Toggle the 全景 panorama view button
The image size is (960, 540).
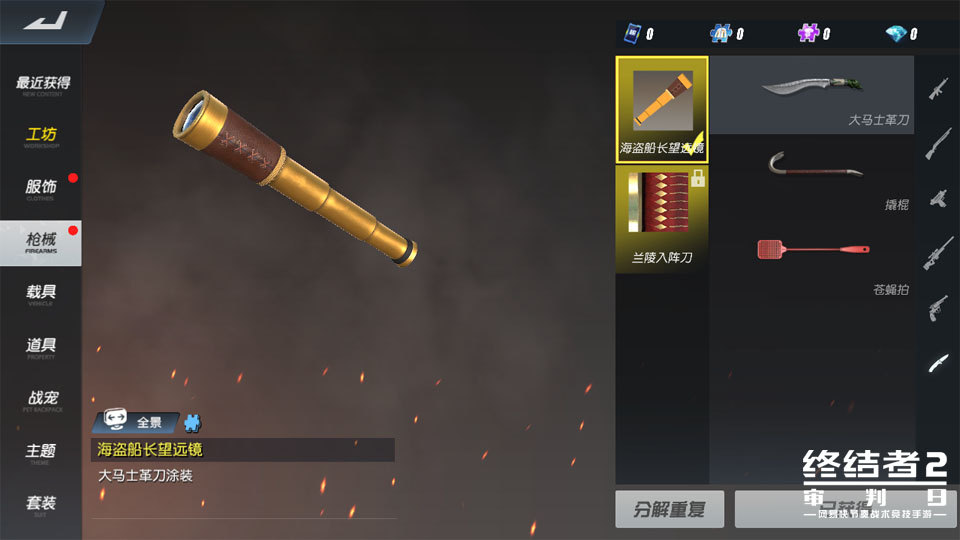click(x=137, y=422)
